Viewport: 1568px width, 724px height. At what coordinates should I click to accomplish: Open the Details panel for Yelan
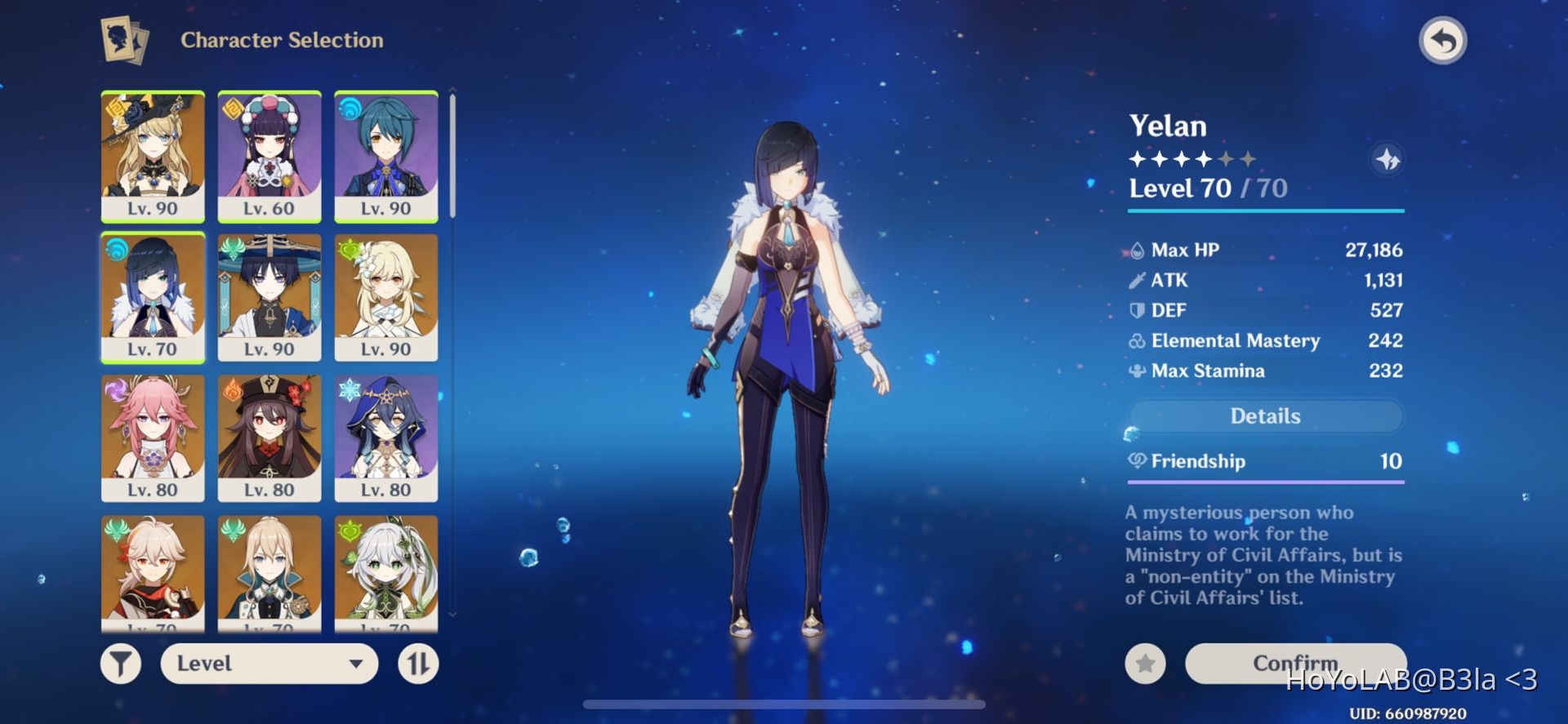tap(1265, 416)
